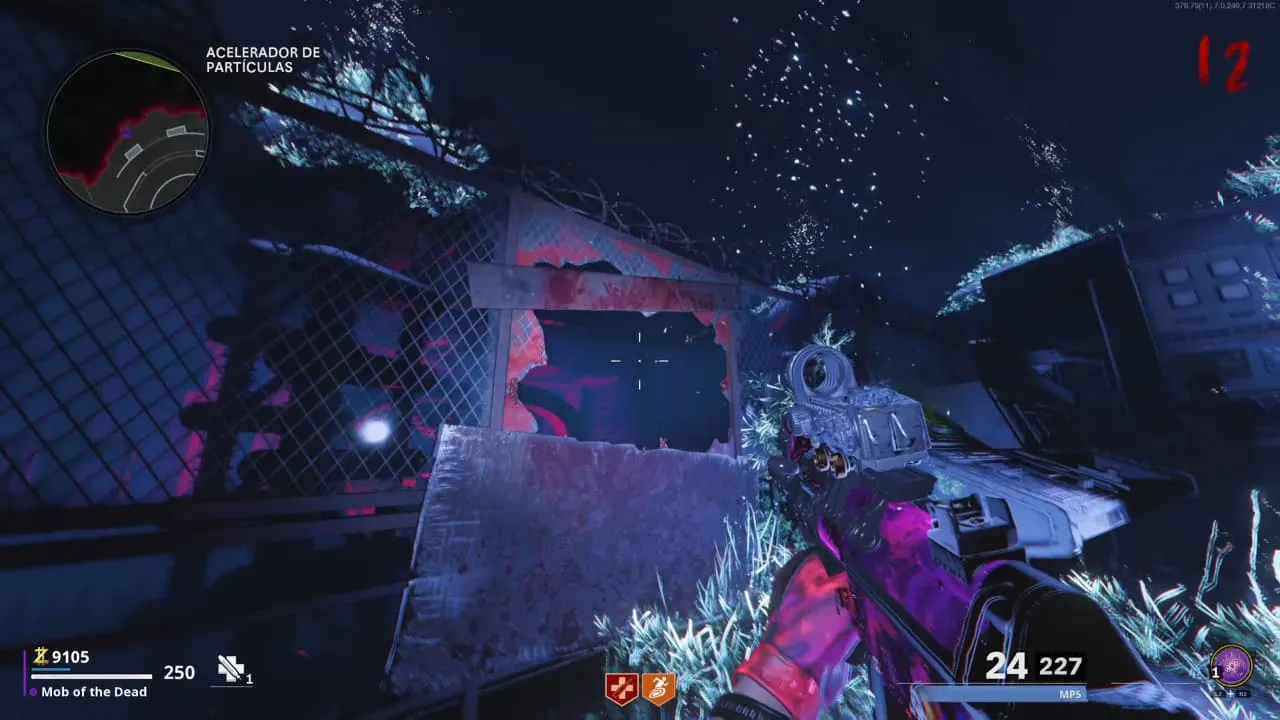1280x720 pixels.
Task: Select the Stamin-Up running perk icon
Action: click(x=659, y=688)
